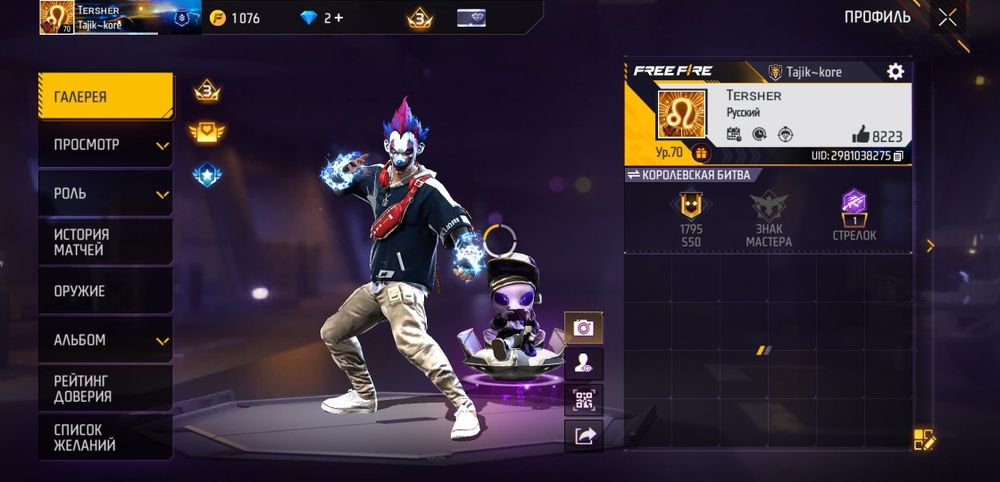Click the camera screenshot button
The width and height of the screenshot is (1000, 482).
tap(584, 327)
